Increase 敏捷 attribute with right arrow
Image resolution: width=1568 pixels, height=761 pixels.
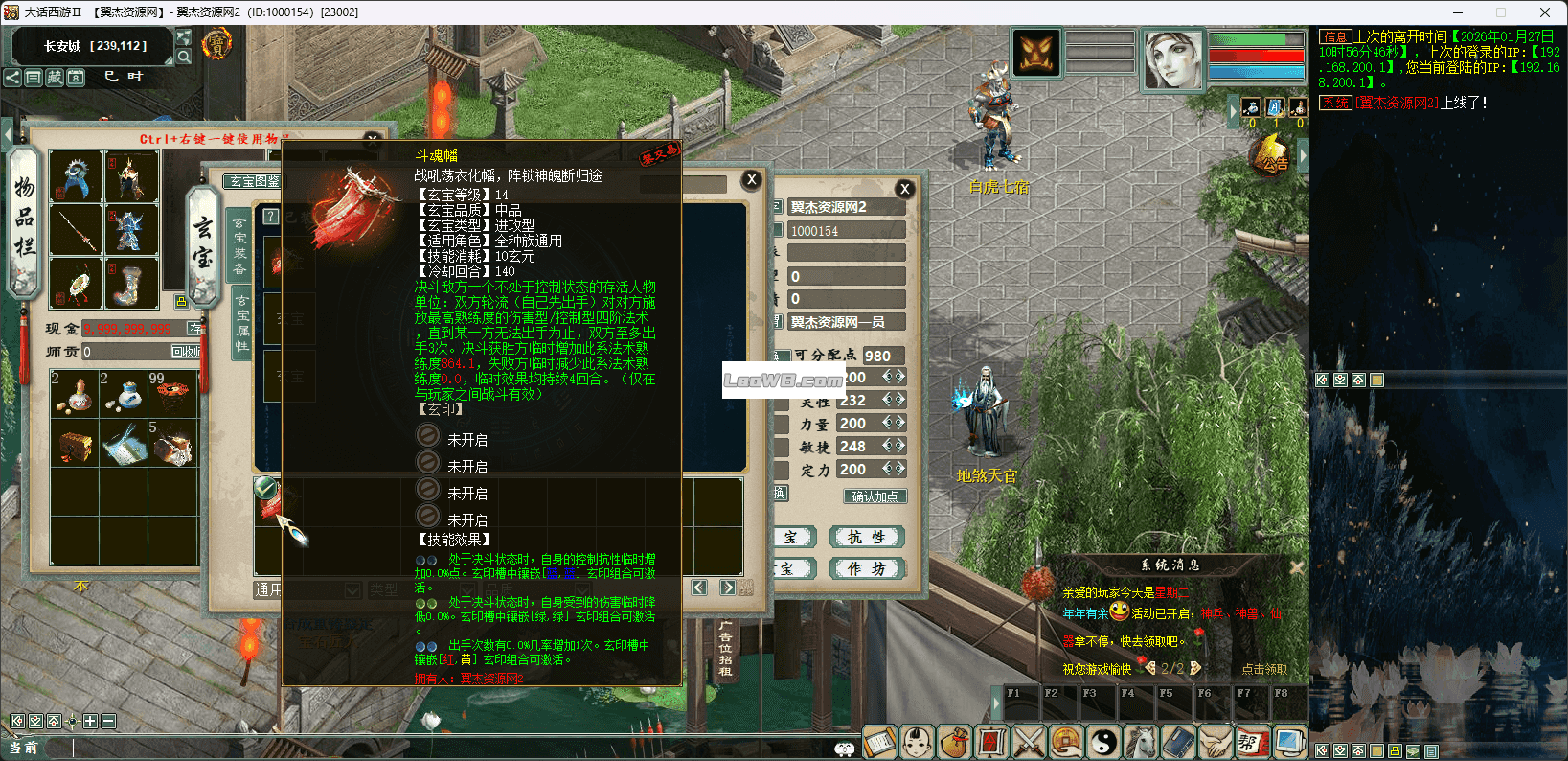[x=900, y=446]
